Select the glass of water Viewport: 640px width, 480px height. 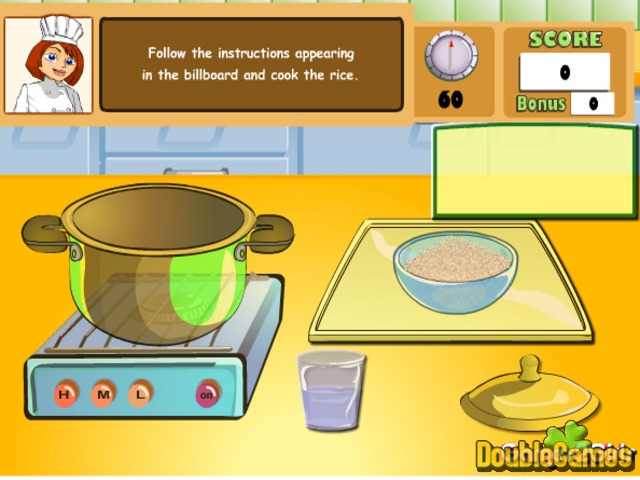[x=331, y=389]
